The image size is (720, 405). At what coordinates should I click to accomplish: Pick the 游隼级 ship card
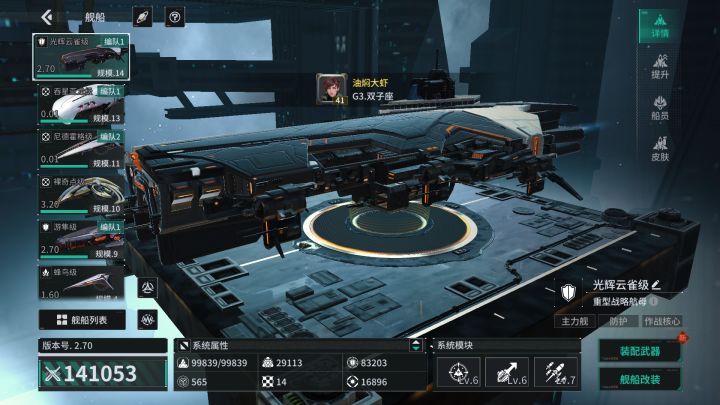[x=80, y=241]
